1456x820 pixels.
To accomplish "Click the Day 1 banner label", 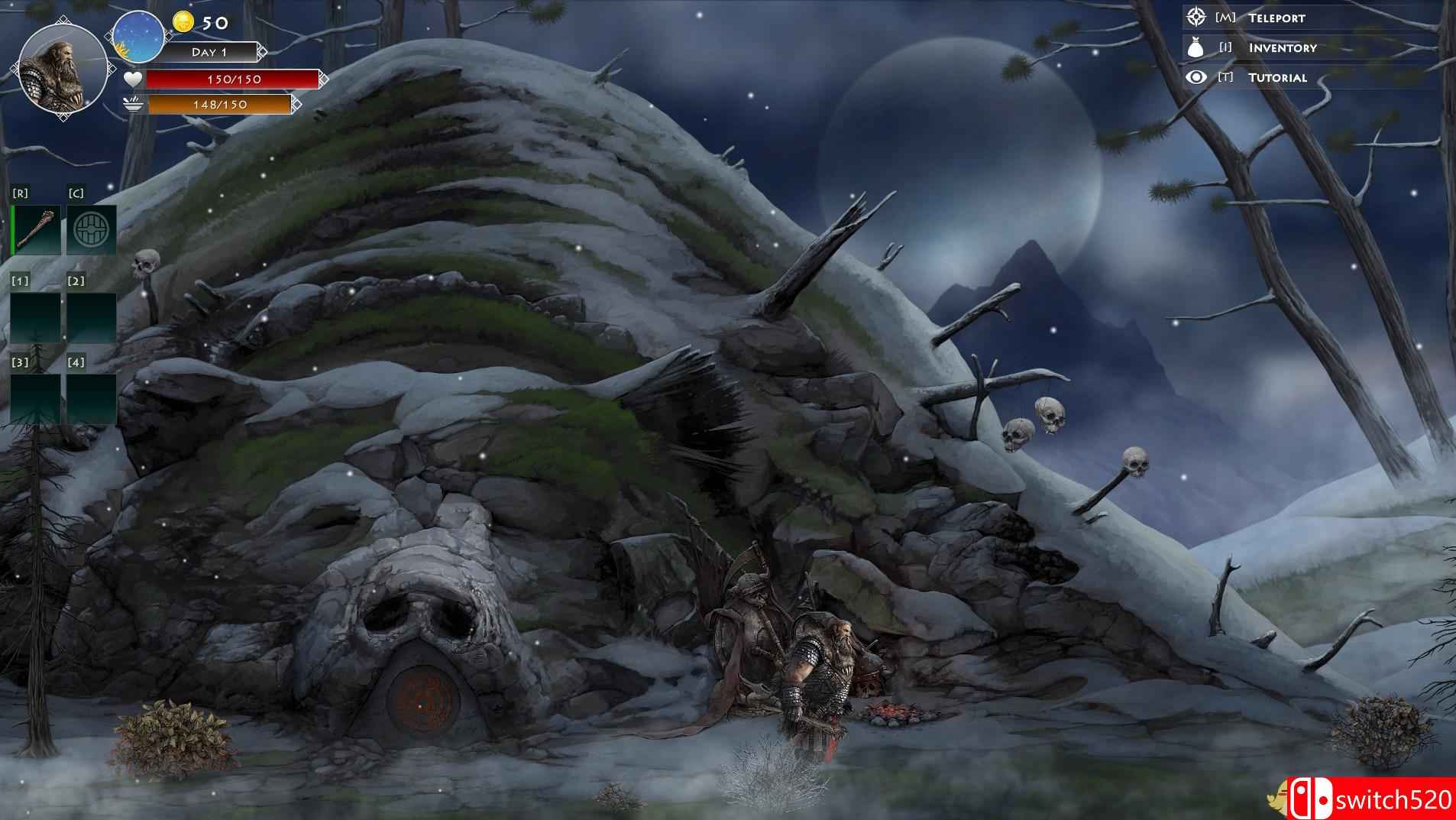I will click(x=209, y=52).
